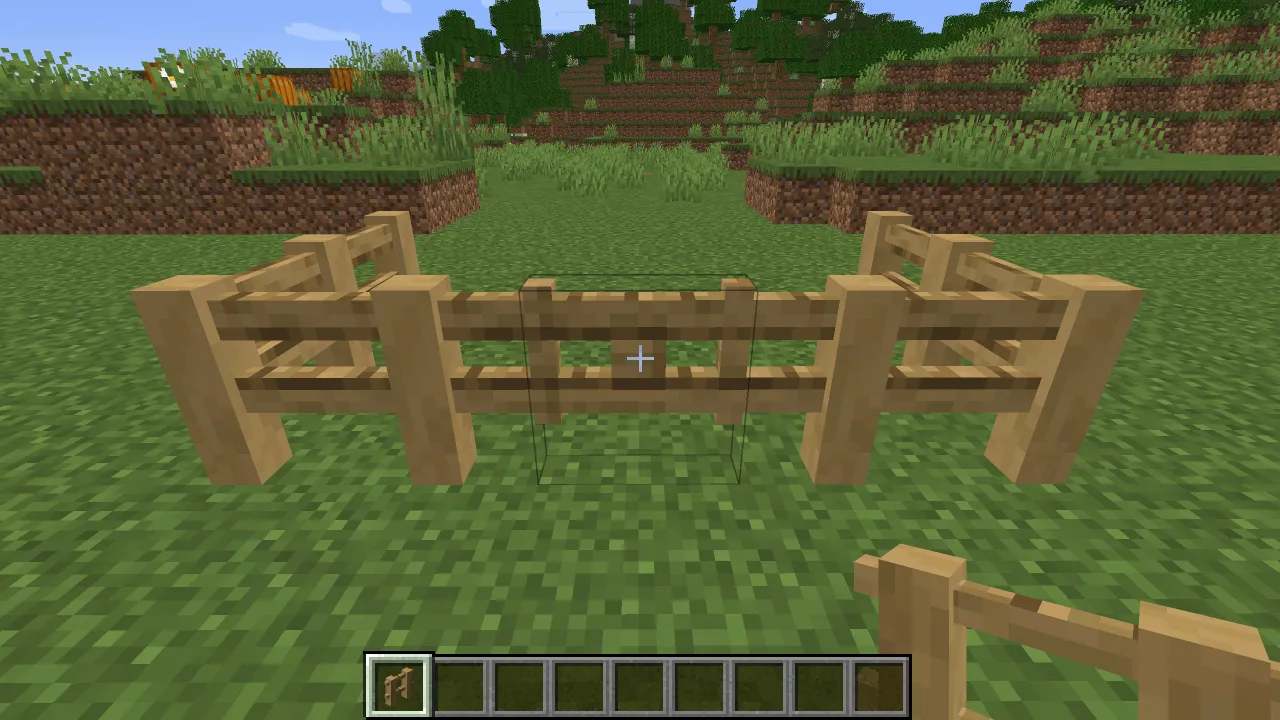Select the middle hotbar slot
1280x720 pixels.
click(x=638, y=684)
